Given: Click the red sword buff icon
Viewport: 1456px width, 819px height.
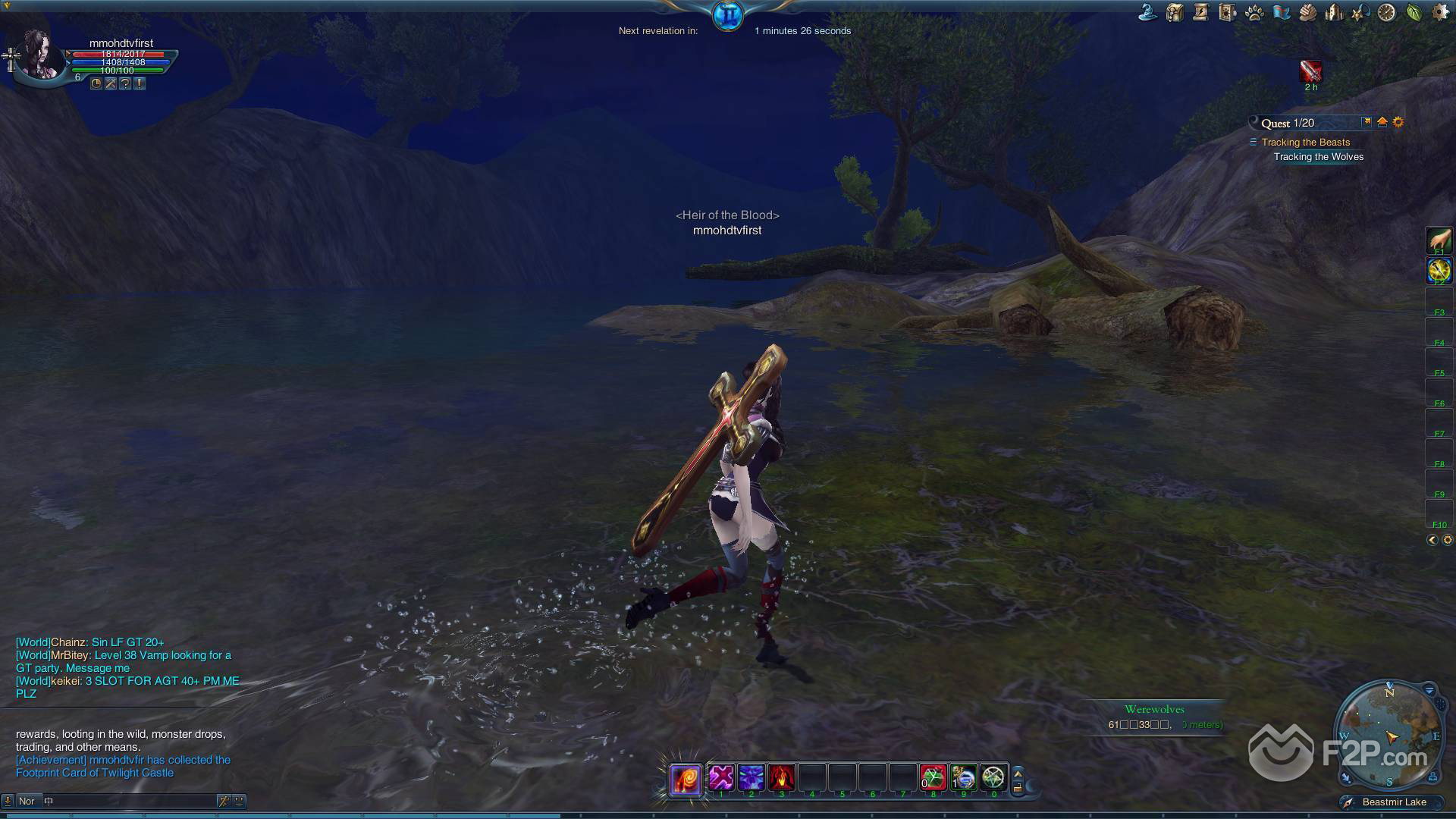Looking at the screenshot, I should click(1310, 71).
